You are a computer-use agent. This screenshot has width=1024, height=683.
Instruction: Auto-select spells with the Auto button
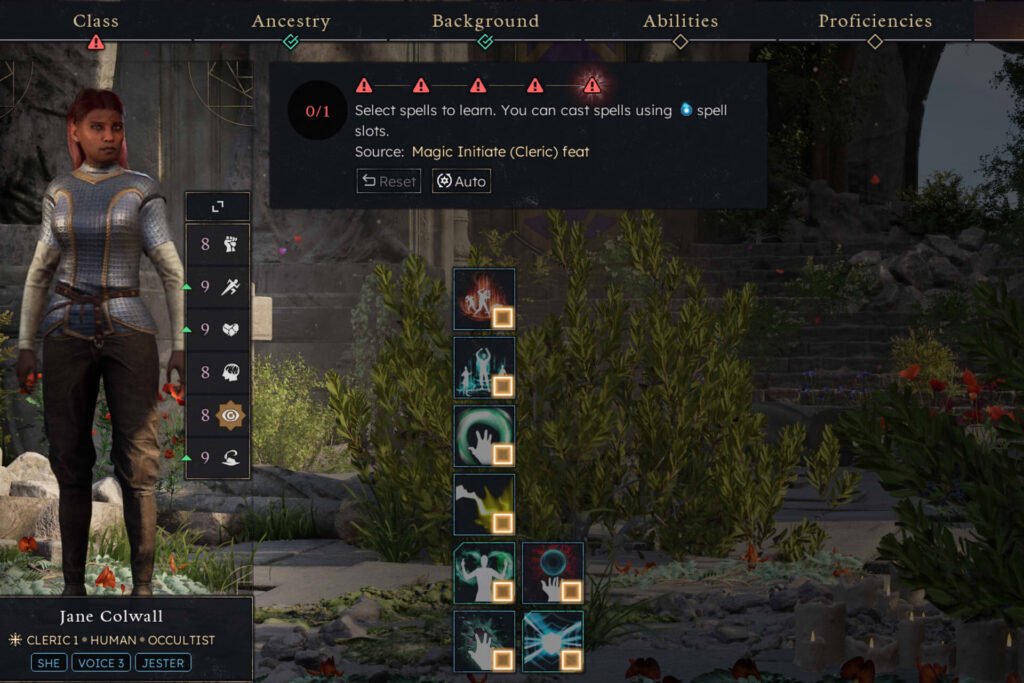461,181
